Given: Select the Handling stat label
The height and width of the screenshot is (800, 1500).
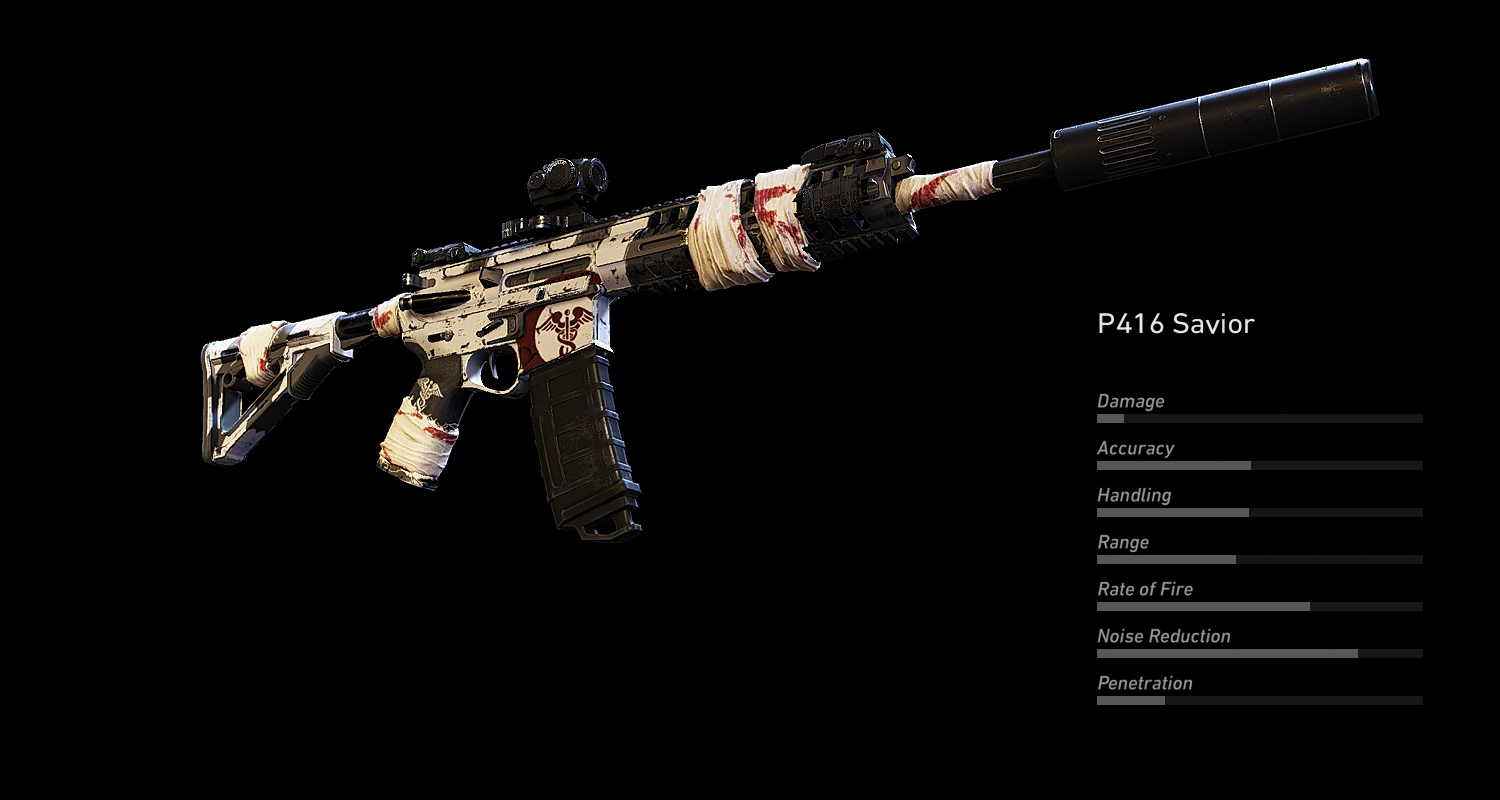Looking at the screenshot, I should 1133,495.
